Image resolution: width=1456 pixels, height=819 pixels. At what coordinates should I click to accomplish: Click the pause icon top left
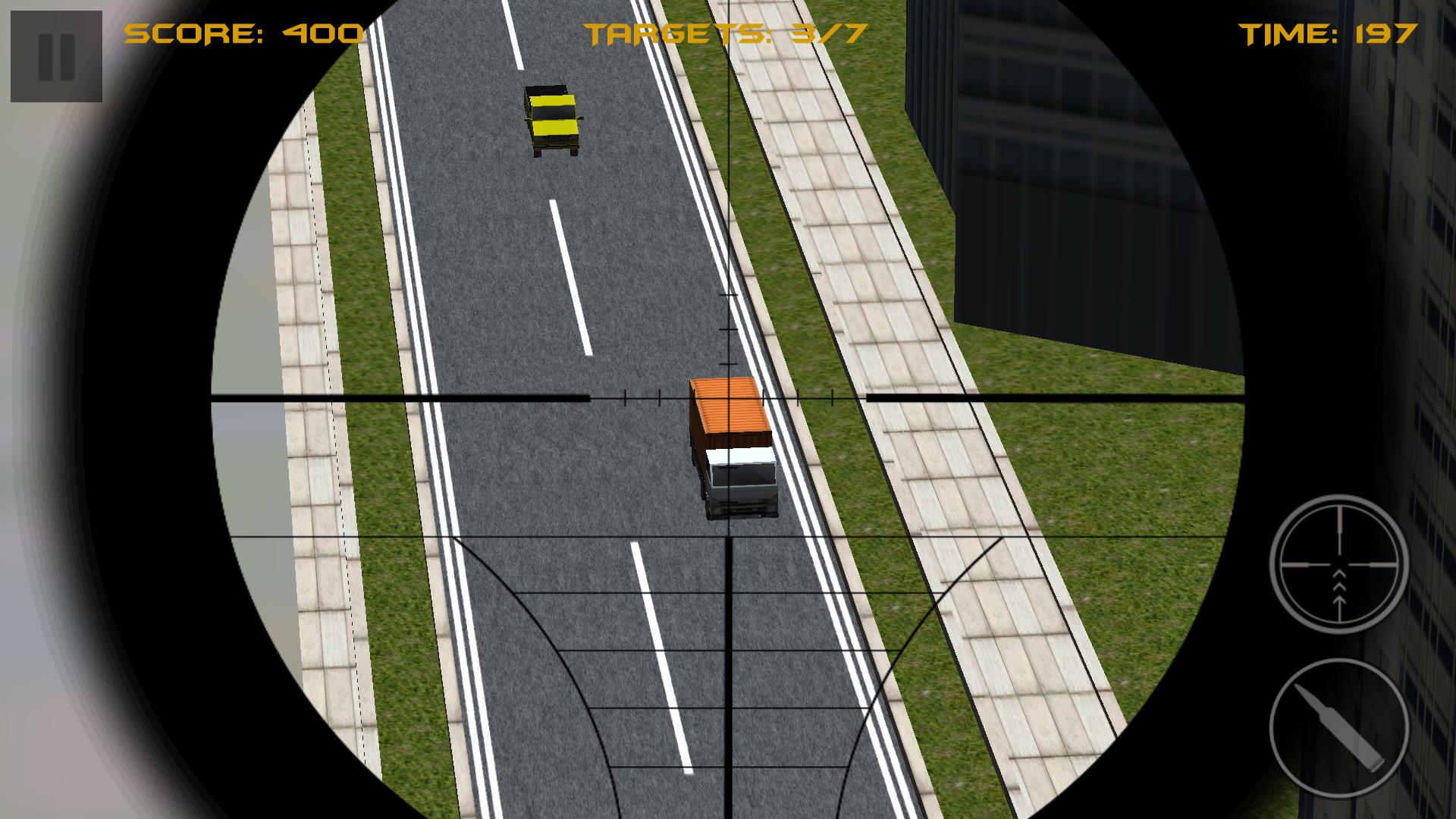pyautogui.click(x=55, y=55)
